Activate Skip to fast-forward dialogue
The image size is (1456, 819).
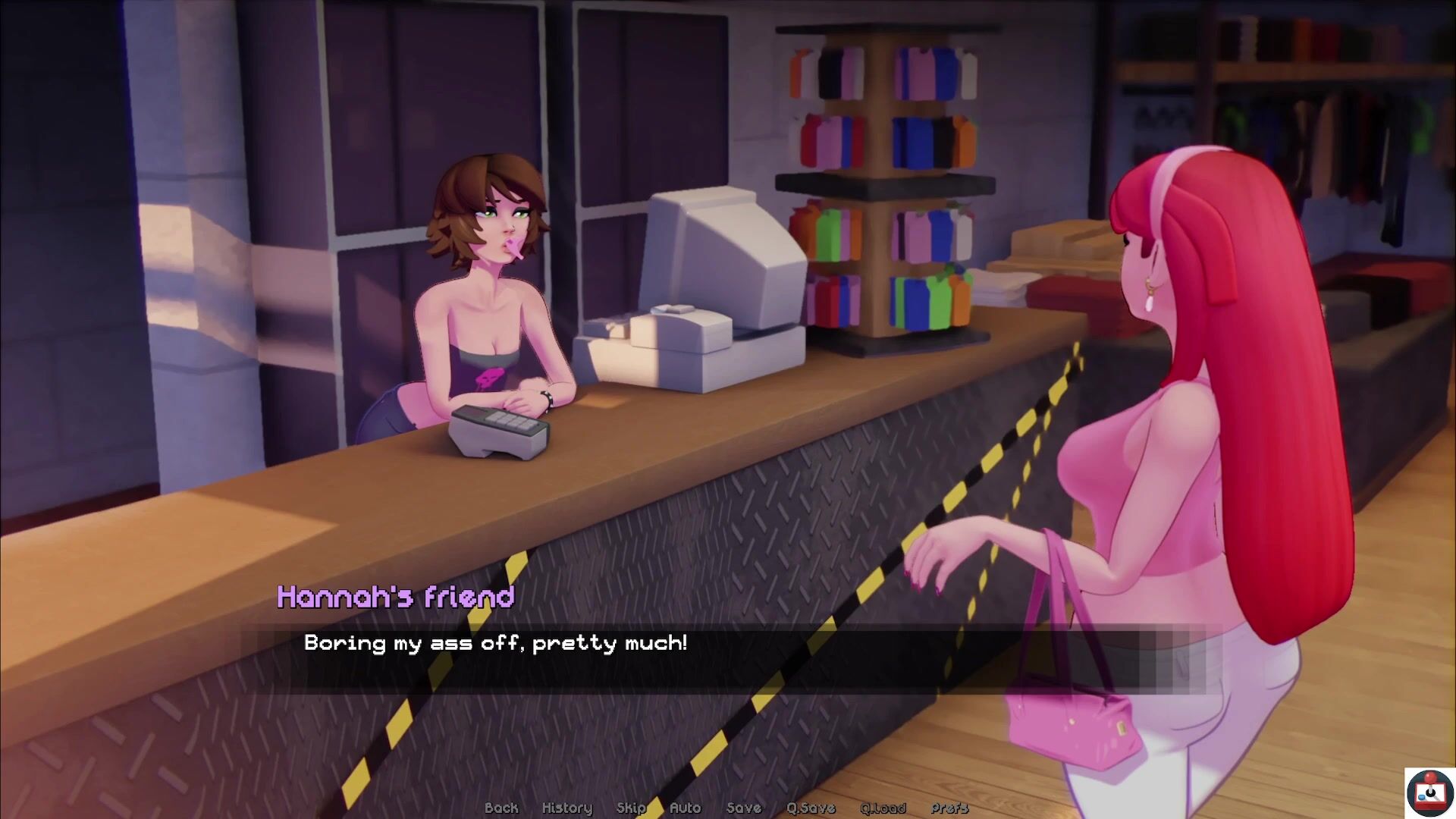click(x=631, y=808)
